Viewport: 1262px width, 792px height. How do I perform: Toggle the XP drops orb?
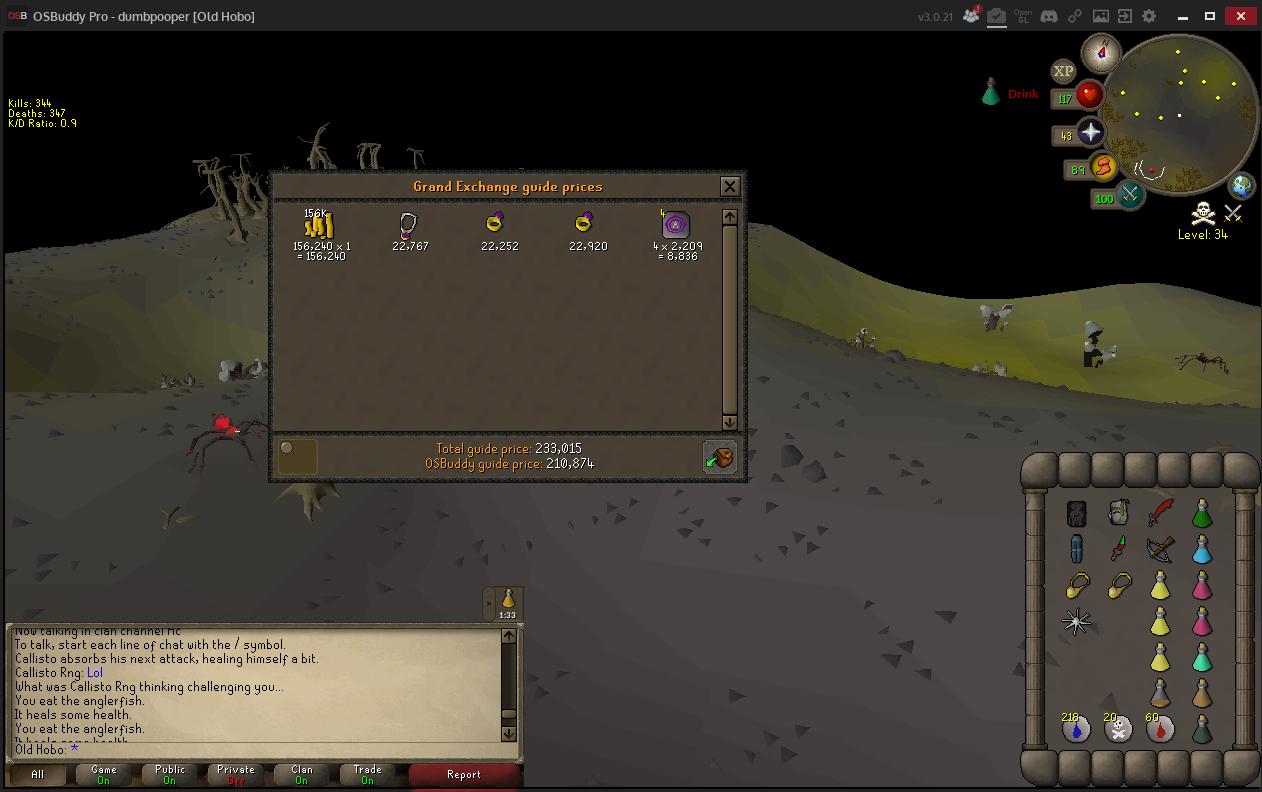pos(1063,71)
